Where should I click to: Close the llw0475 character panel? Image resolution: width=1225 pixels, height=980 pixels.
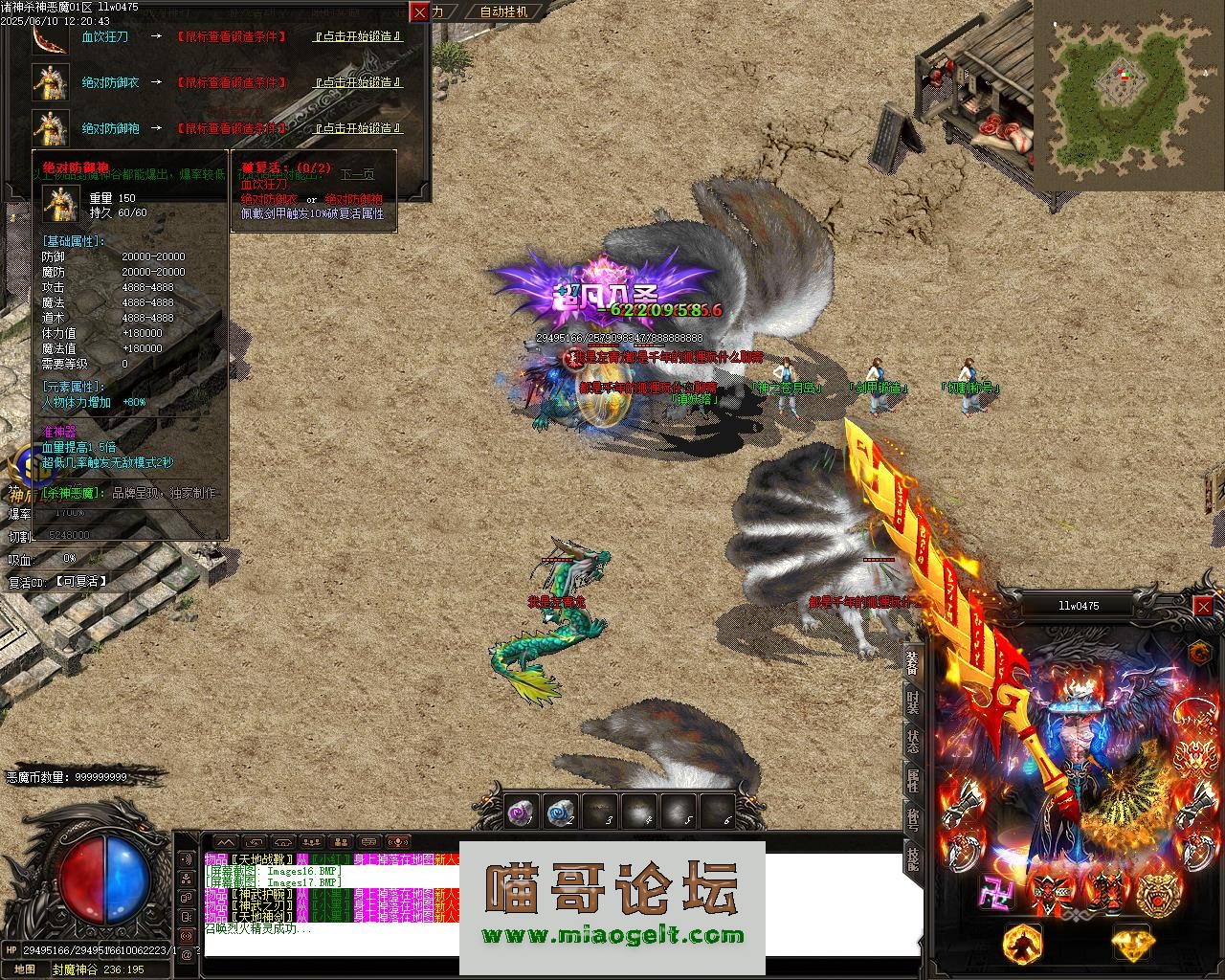1203,606
